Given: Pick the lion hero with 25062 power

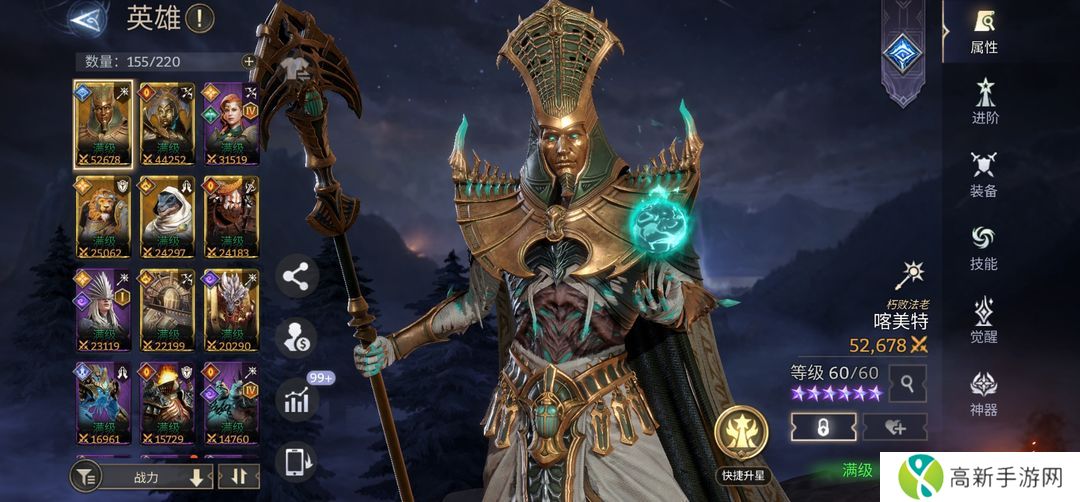Looking at the screenshot, I should coord(104,216).
